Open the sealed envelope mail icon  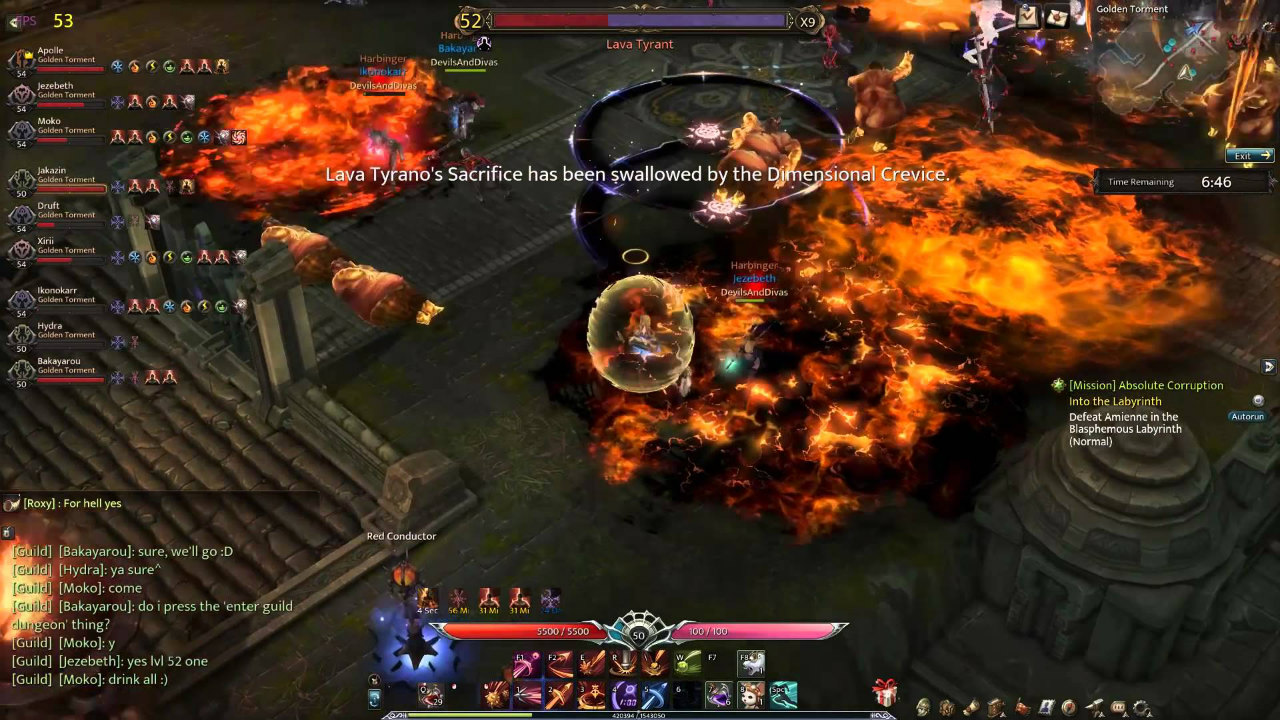click(x=1058, y=16)
